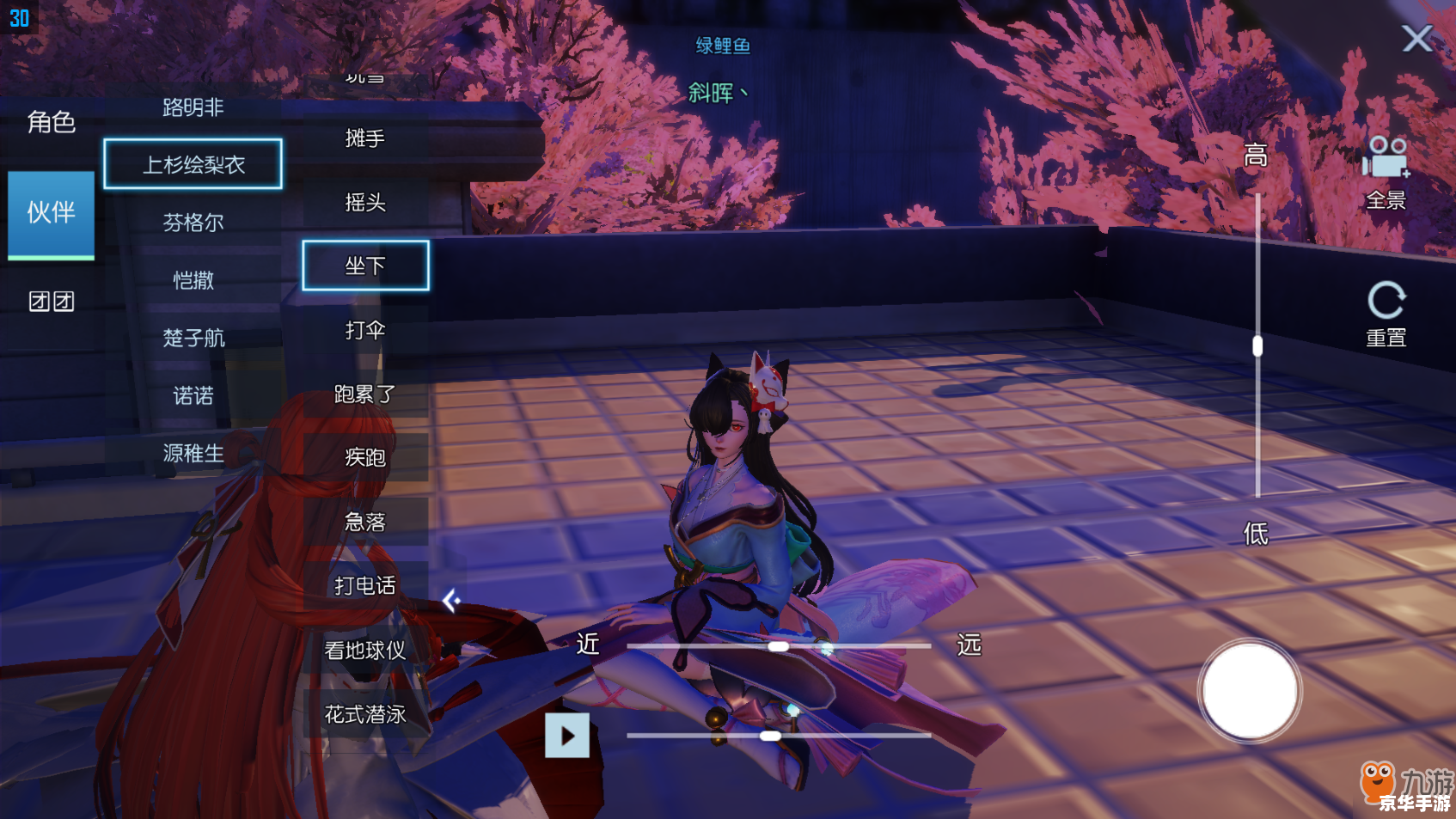
Task: Select partner 源稚生
Action: pos(193,453)
